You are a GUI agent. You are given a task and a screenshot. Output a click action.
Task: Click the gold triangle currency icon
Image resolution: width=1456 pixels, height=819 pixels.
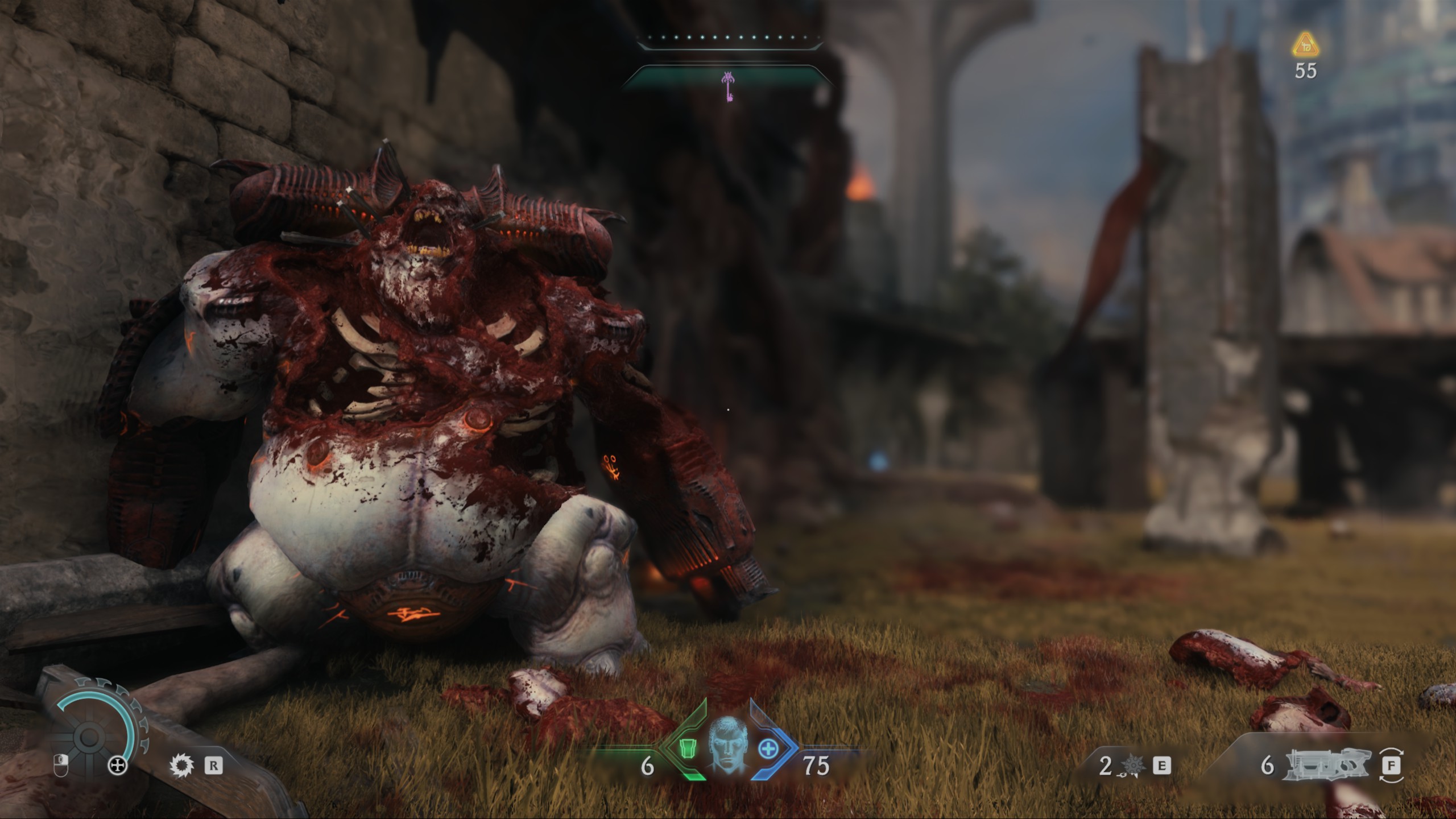[x=1306, y=45]
